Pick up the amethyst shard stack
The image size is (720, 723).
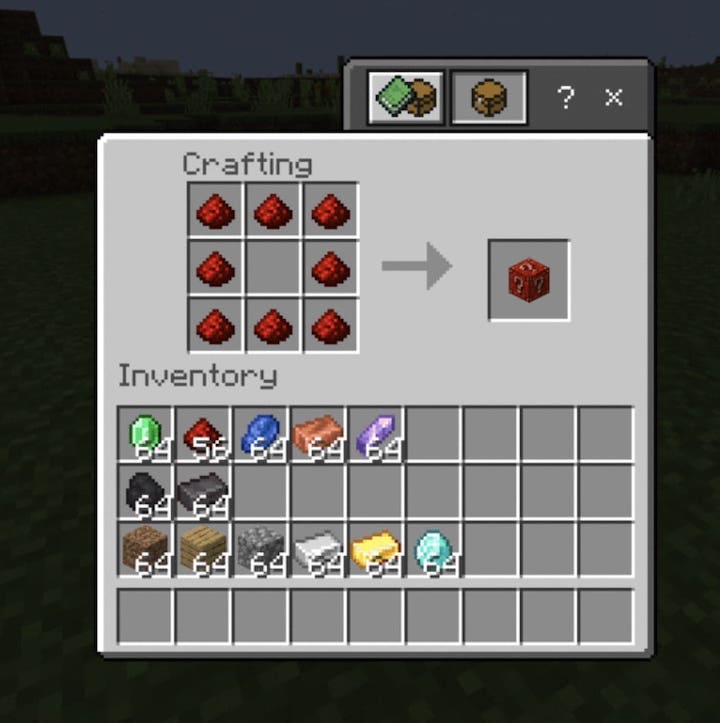coord(376,434)
